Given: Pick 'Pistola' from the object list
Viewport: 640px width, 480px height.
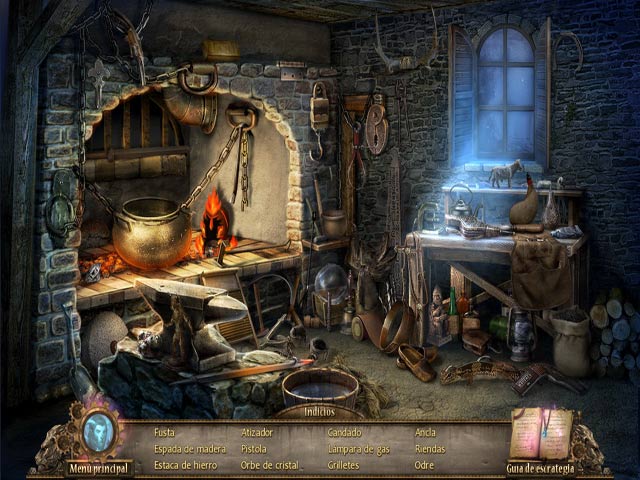Looking at the screenshot, I should tap(255, 447).
